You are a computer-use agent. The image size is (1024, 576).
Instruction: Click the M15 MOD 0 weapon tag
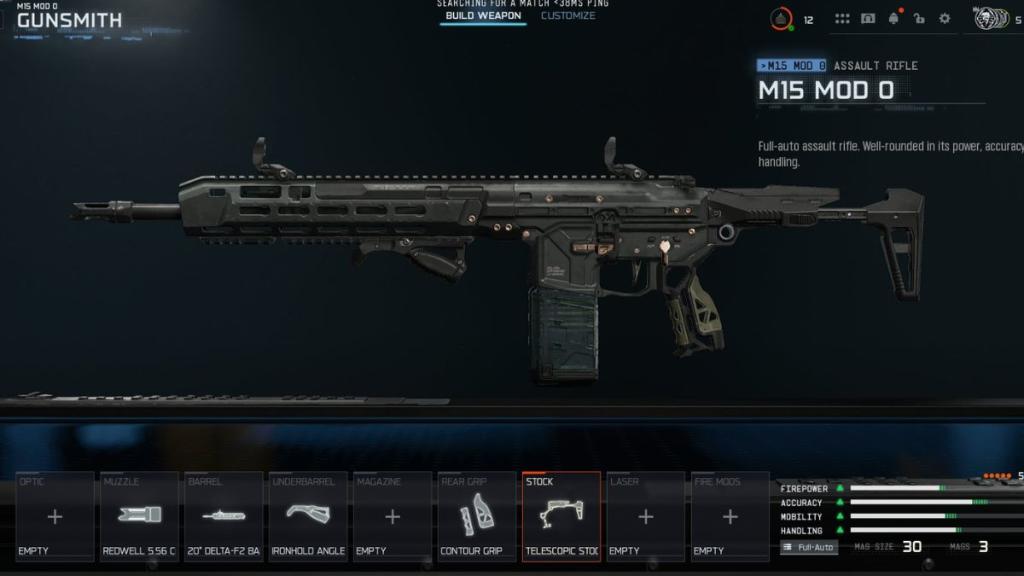[x=792, y=66]
